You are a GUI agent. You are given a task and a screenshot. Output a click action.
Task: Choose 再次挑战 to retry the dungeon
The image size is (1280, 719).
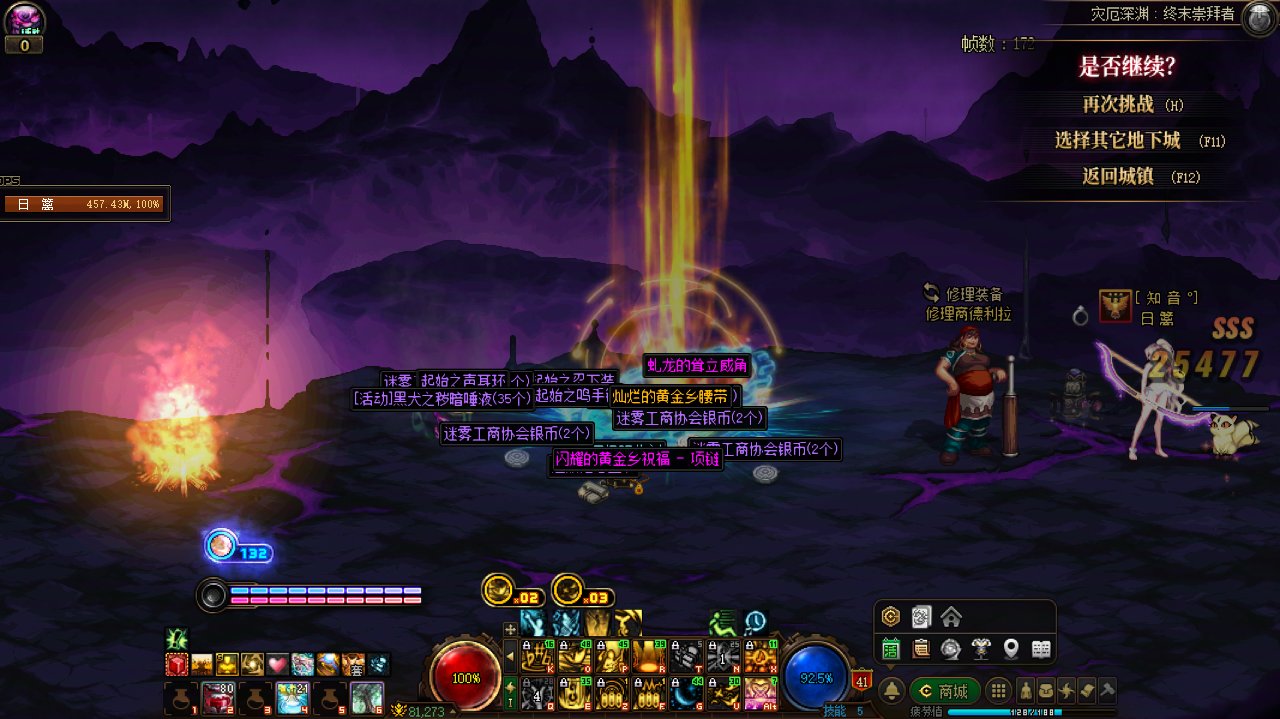tap(1118, 104)
